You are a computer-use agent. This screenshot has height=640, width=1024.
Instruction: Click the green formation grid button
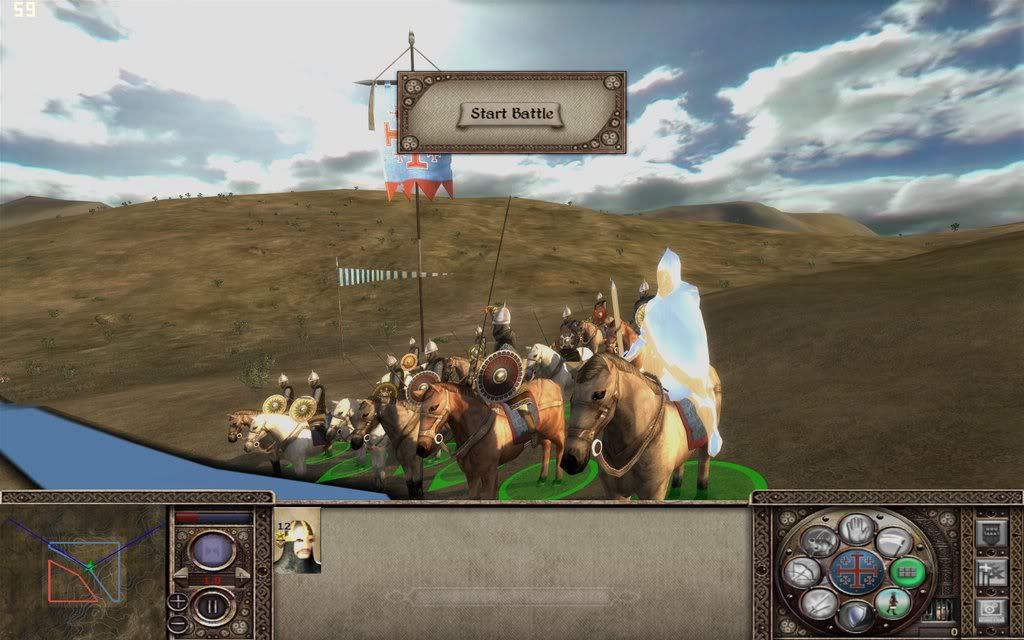click(908, 571)
